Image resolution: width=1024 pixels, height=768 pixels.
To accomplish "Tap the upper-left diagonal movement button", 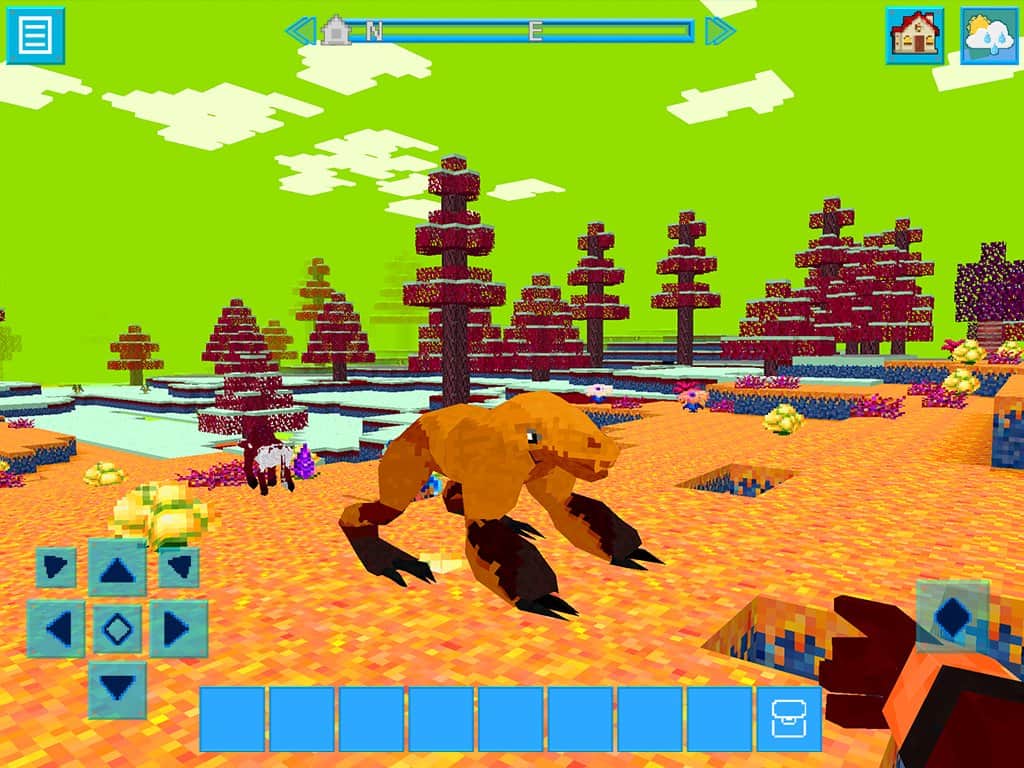I will pyautogui.click(x=56, y=568).
